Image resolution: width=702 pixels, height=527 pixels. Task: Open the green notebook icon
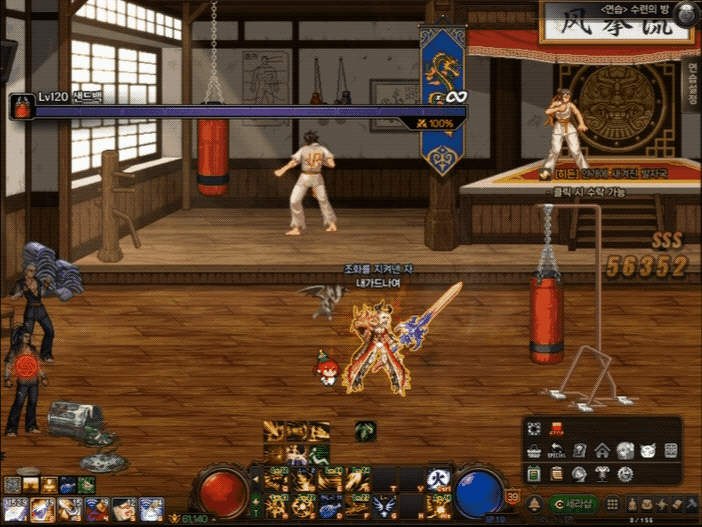click(x=534, y=473)
